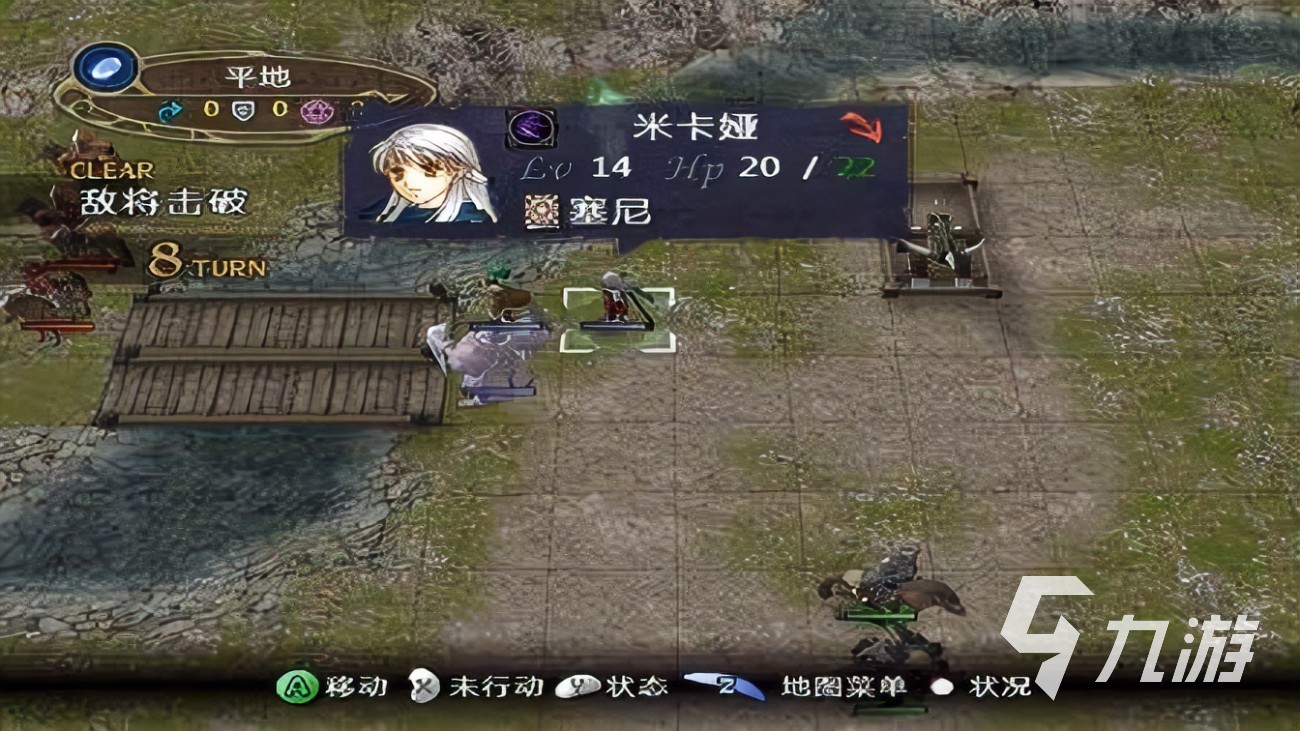
Task: Select the 塞尼 staff weapon icon
Action: click(x=543, y=211)
